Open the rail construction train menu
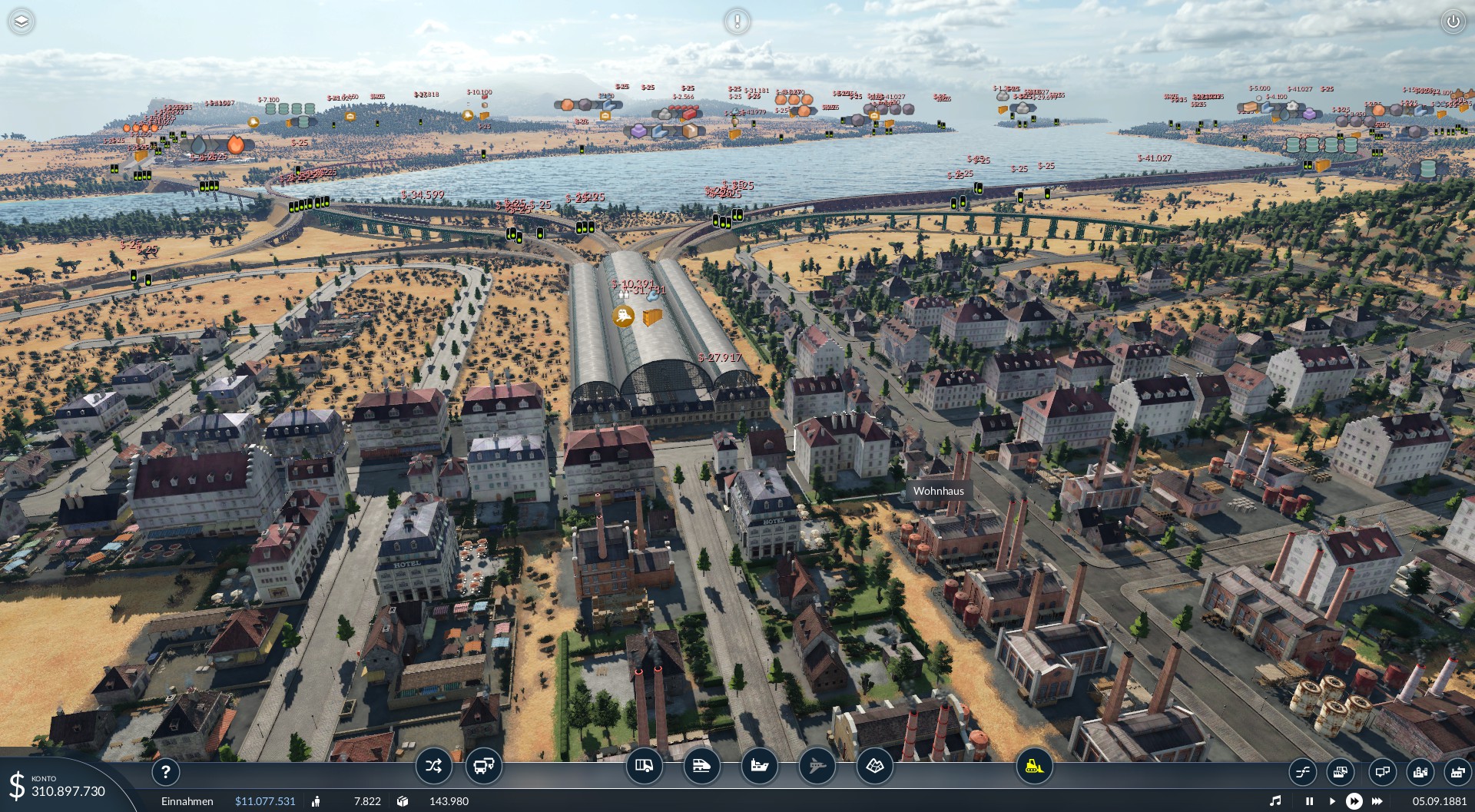This screenshot has height=812, width=1475. point(701,766)
